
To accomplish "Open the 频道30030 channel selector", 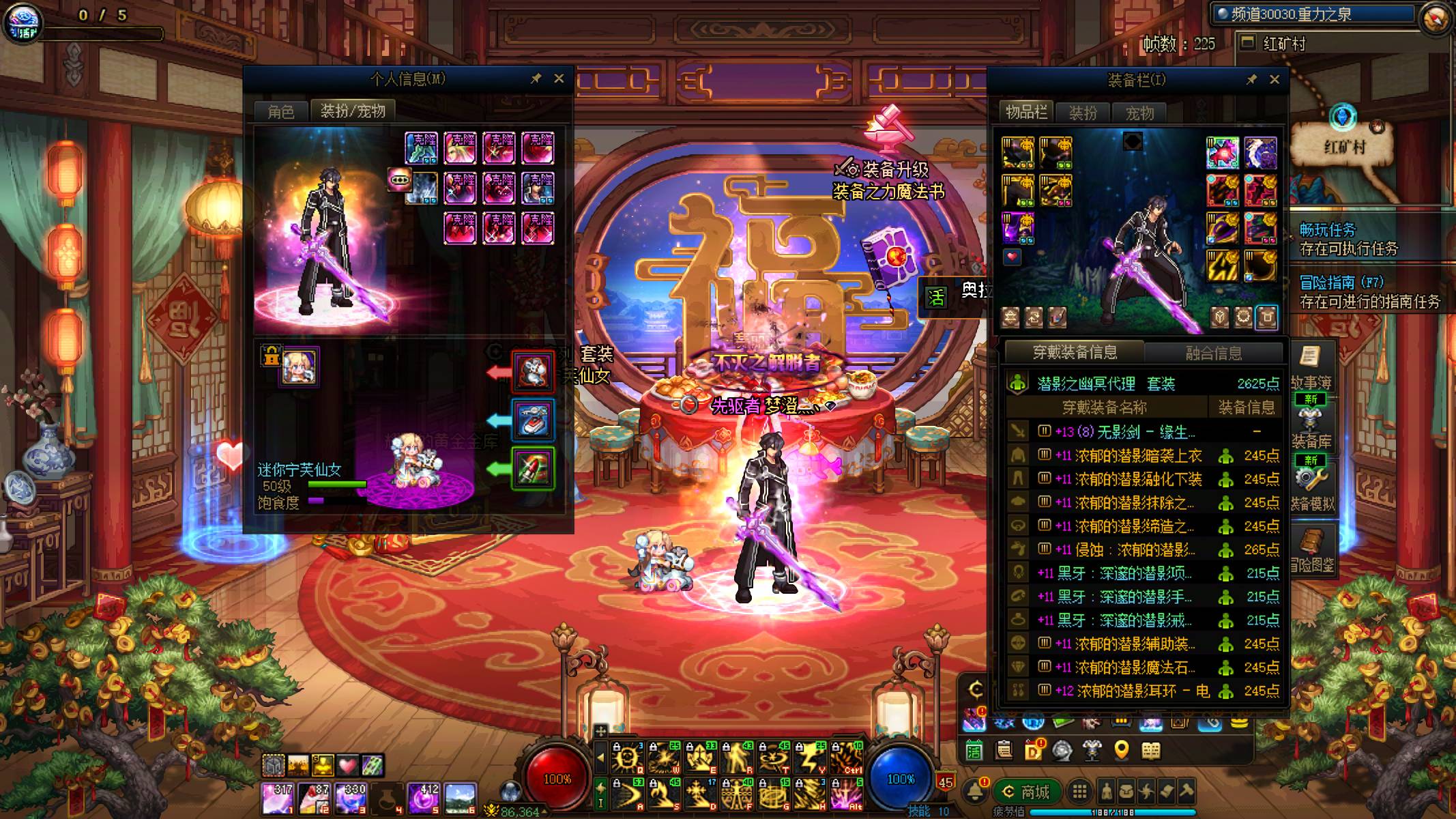I will (x=1310, y=14).
